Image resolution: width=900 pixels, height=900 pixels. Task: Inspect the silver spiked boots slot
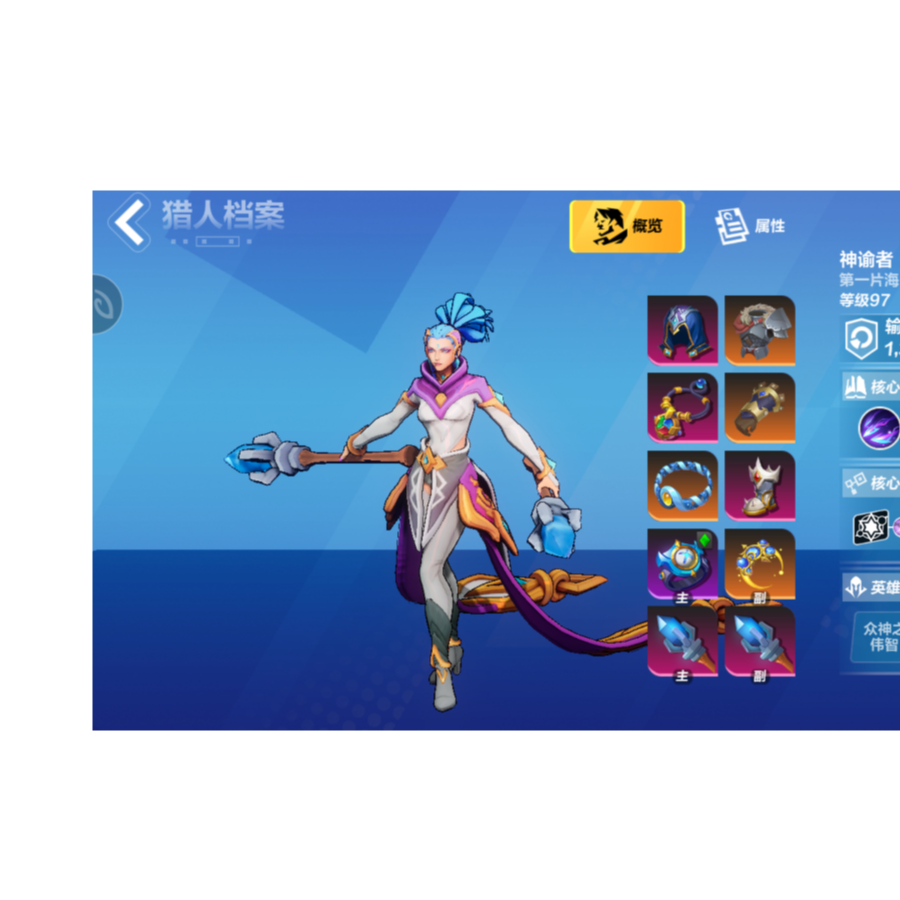pyautogui.click(x=760, y=486)
